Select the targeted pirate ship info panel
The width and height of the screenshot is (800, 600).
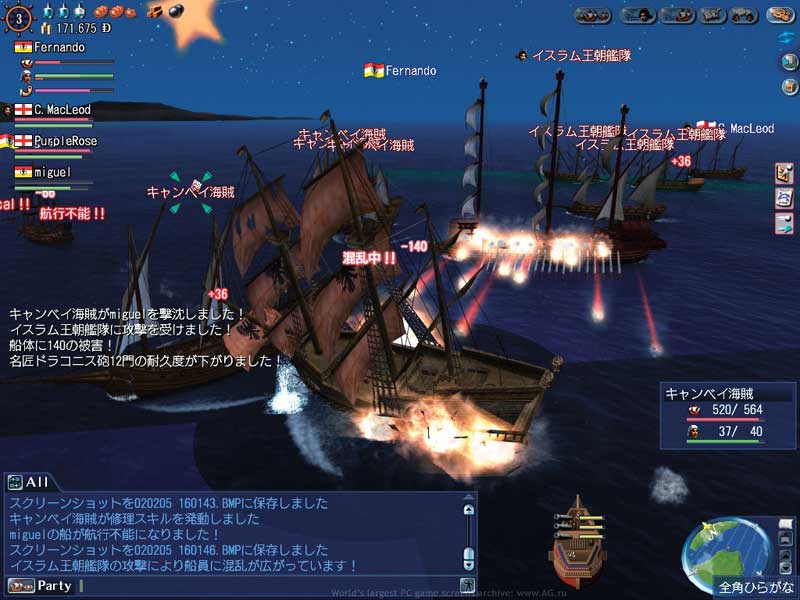724,411
